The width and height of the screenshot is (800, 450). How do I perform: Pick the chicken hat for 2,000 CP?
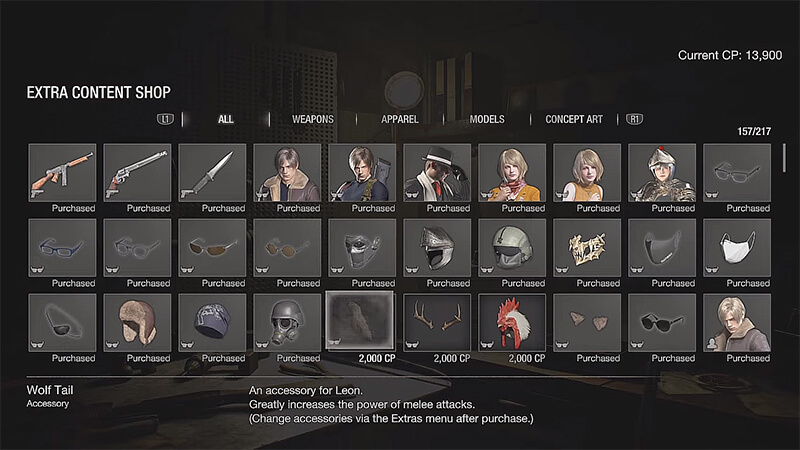coord(512,324)
